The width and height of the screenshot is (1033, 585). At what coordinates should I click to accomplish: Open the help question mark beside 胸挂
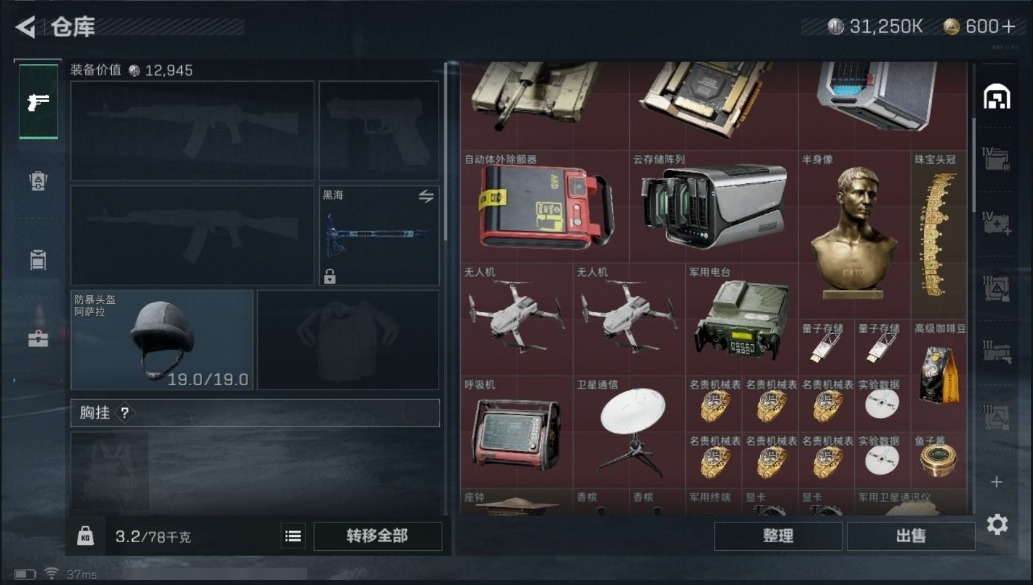pyautogui.click(x=124, y=413)
